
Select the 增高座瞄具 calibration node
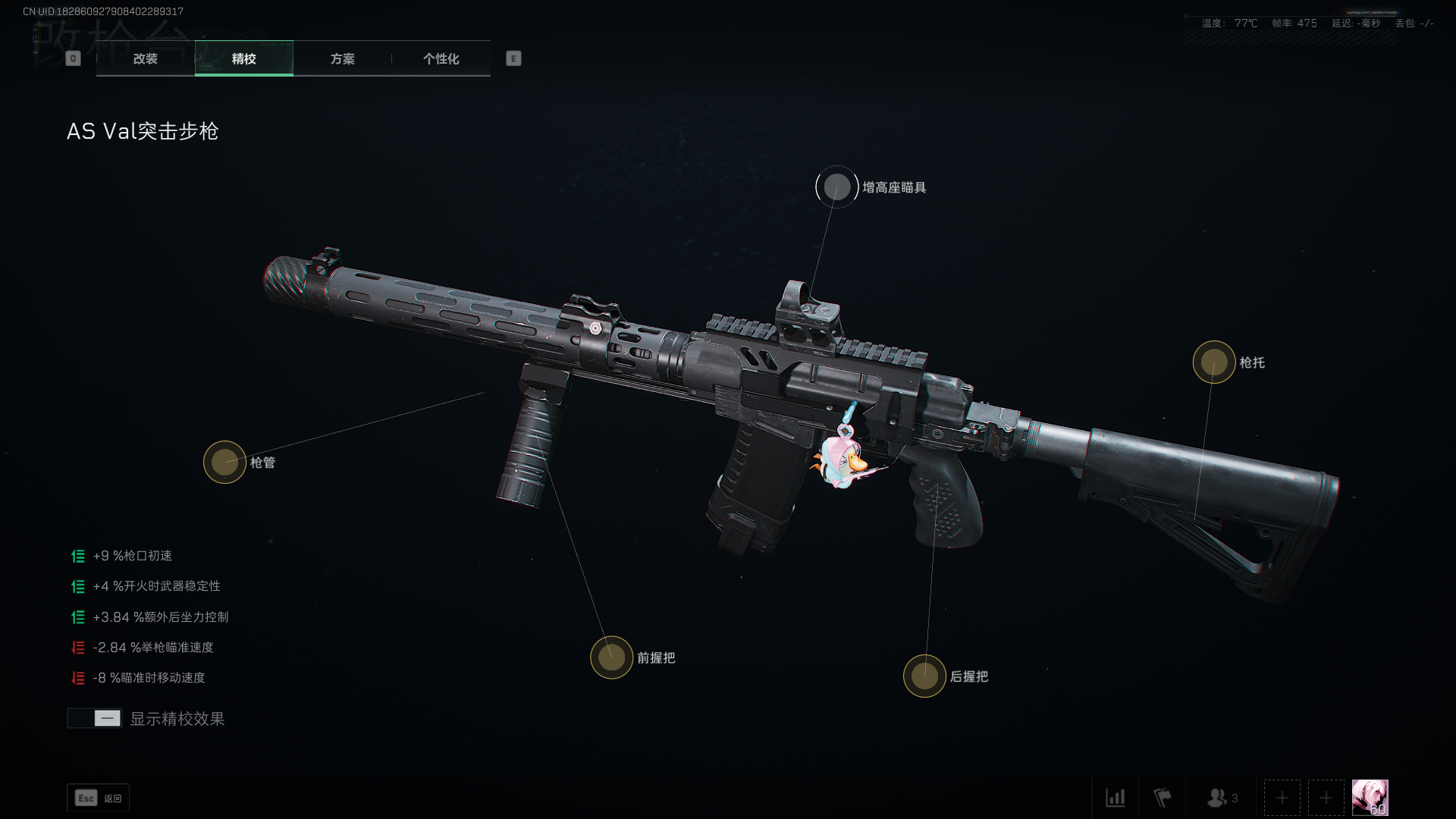[837, 187]
